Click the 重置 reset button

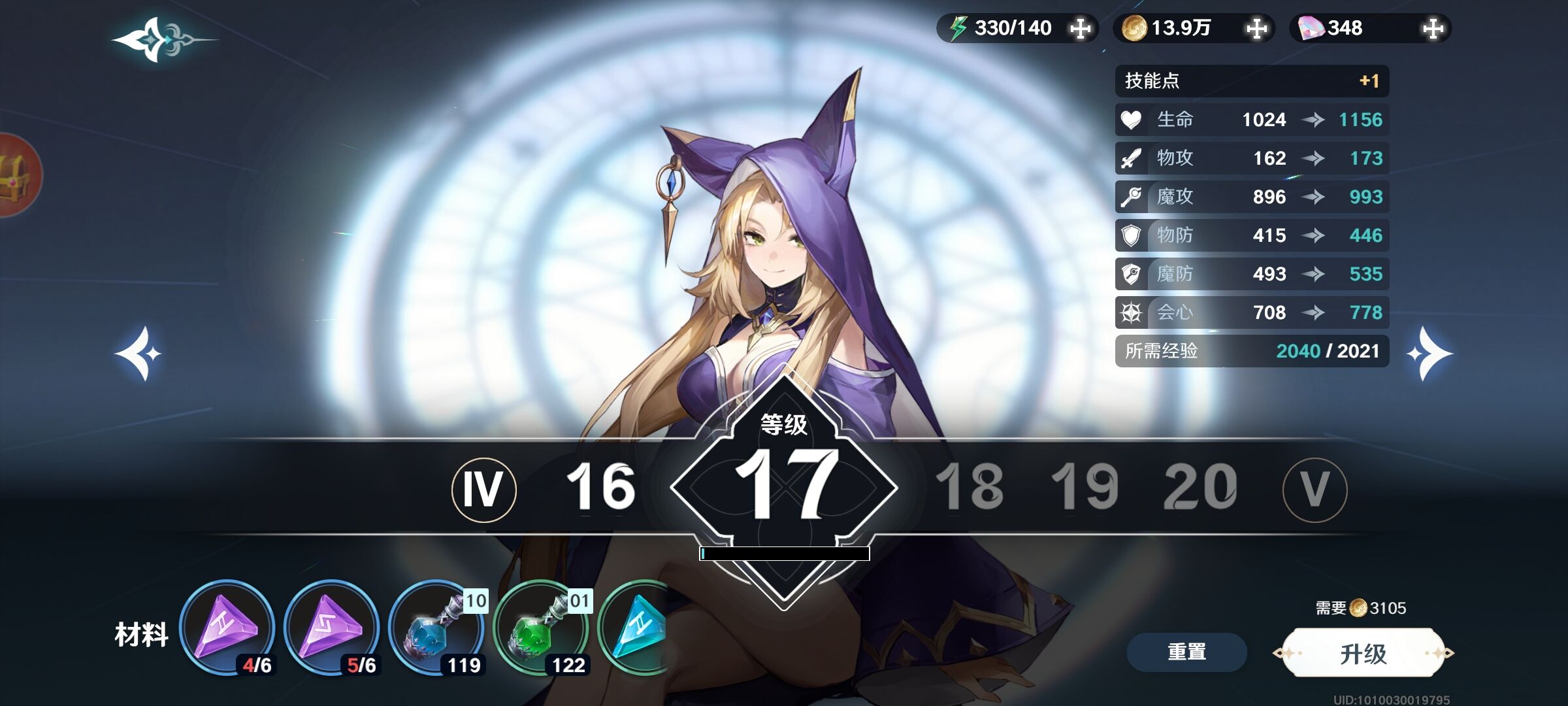(x=1186, y=652)
